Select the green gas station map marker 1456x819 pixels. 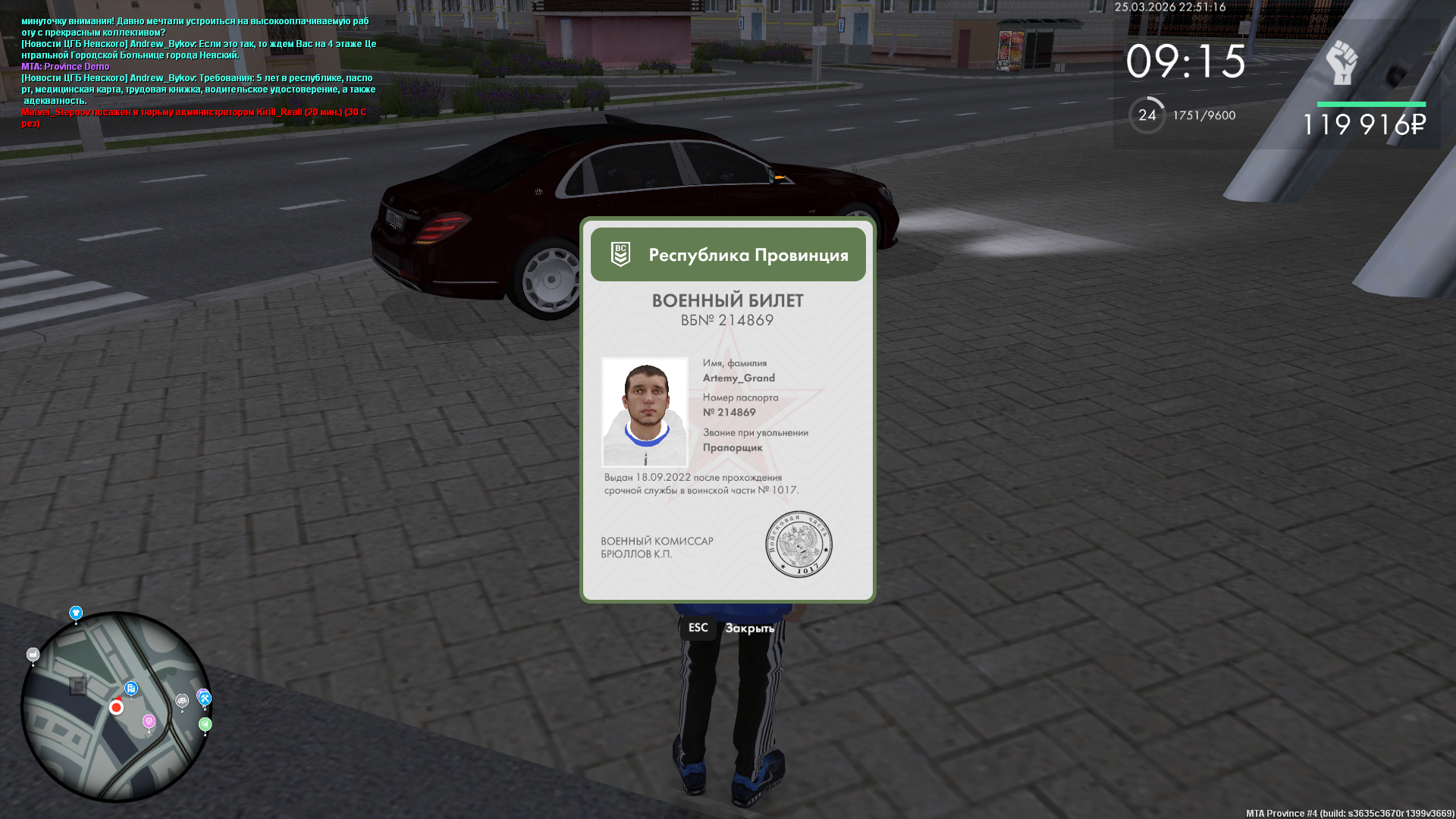pos(205,725)
